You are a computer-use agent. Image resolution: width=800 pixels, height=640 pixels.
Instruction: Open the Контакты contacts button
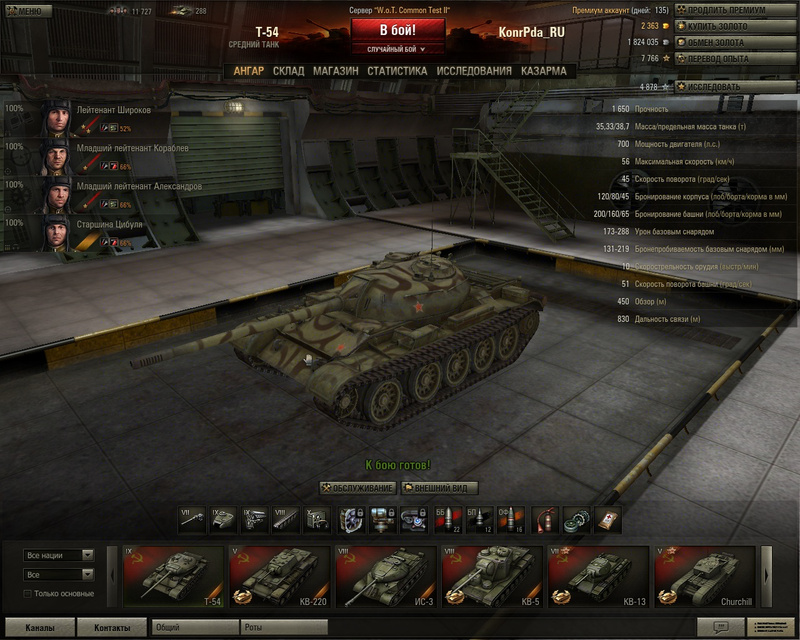112,628
